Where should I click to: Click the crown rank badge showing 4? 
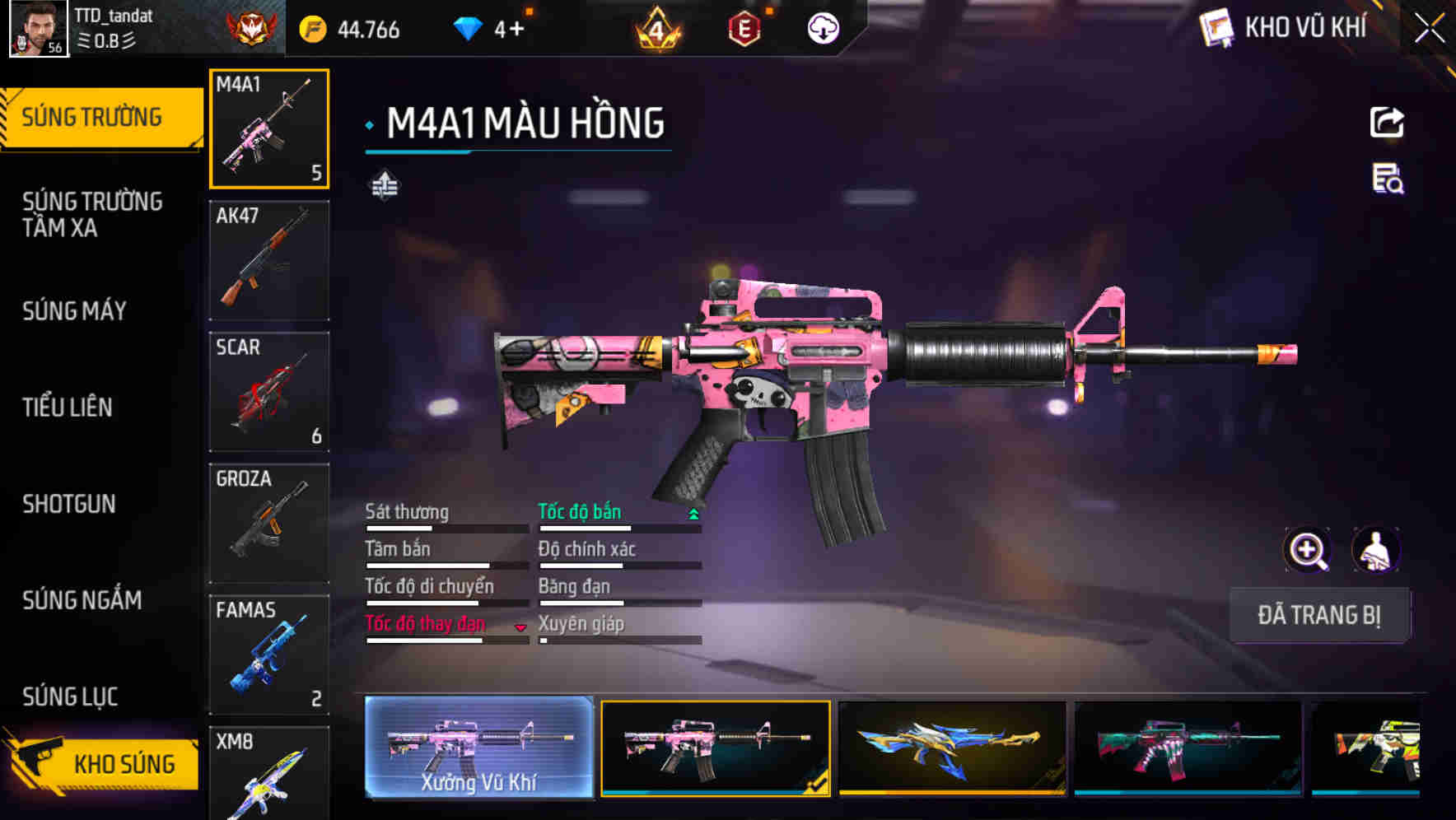click(655, 28)
